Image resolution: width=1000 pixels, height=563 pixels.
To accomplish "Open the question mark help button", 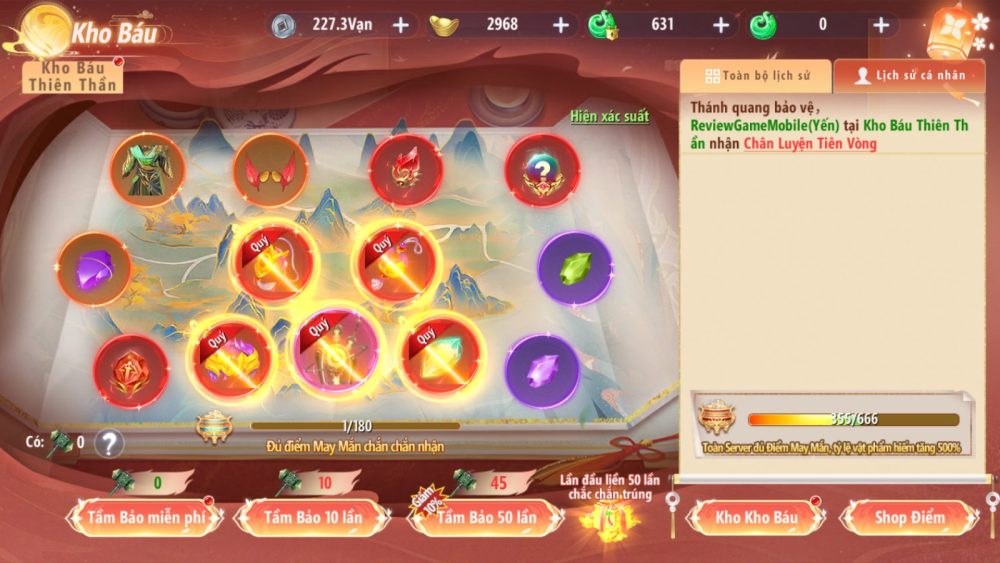I will click(109, 443).
